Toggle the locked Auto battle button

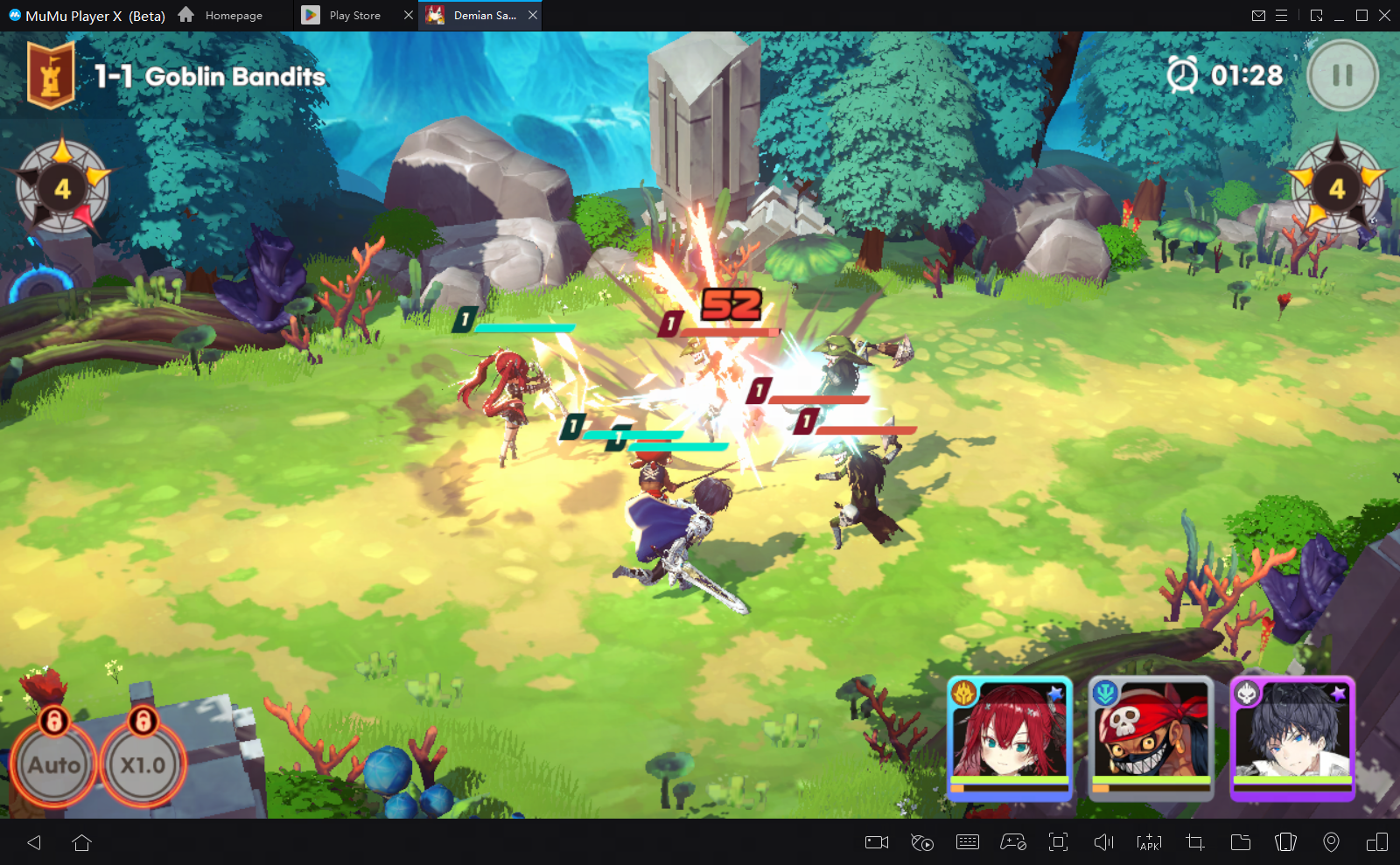[53, 764]
